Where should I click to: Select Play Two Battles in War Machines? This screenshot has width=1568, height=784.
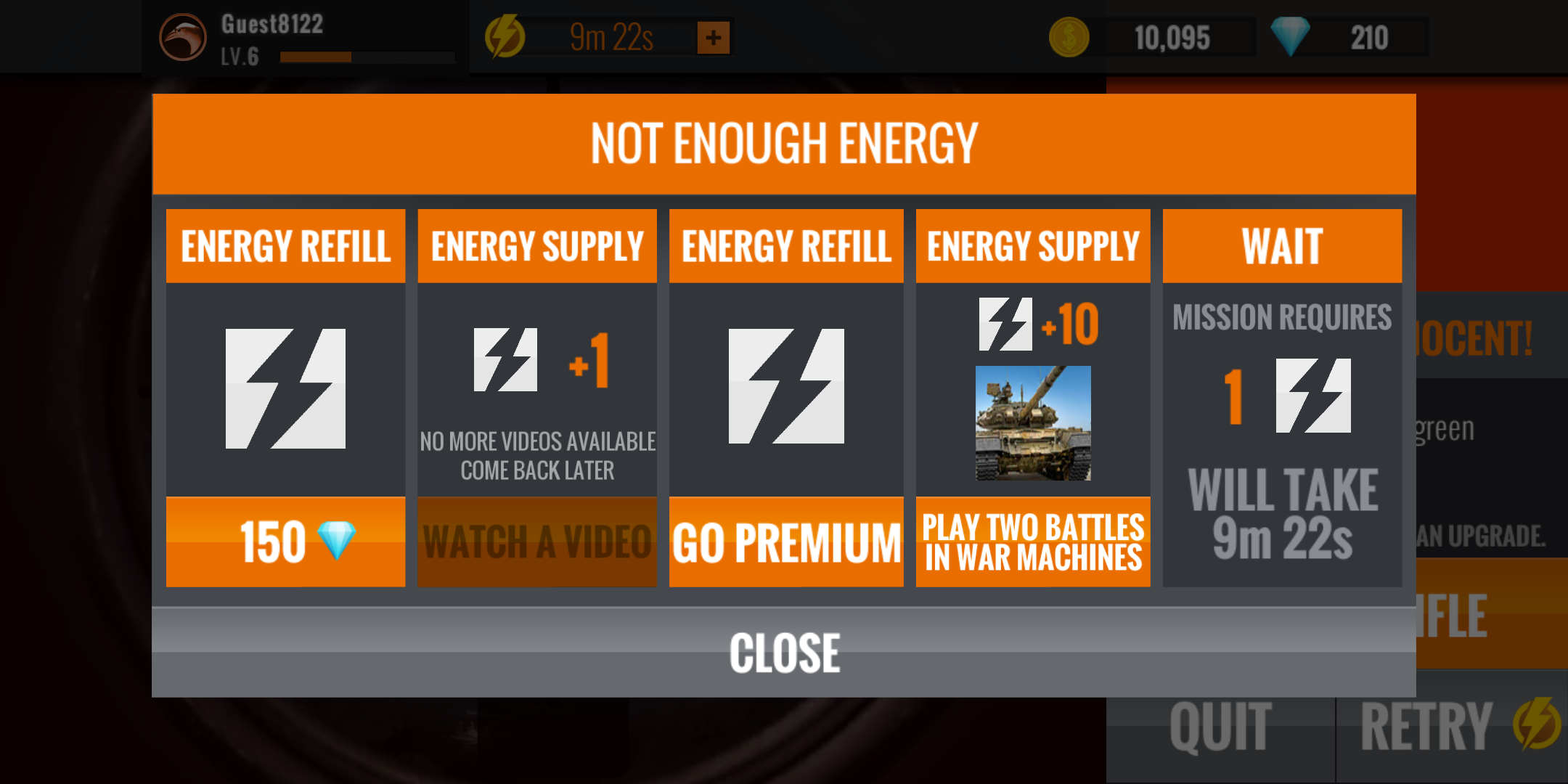pyautogui.click(x=1033, y=542)
